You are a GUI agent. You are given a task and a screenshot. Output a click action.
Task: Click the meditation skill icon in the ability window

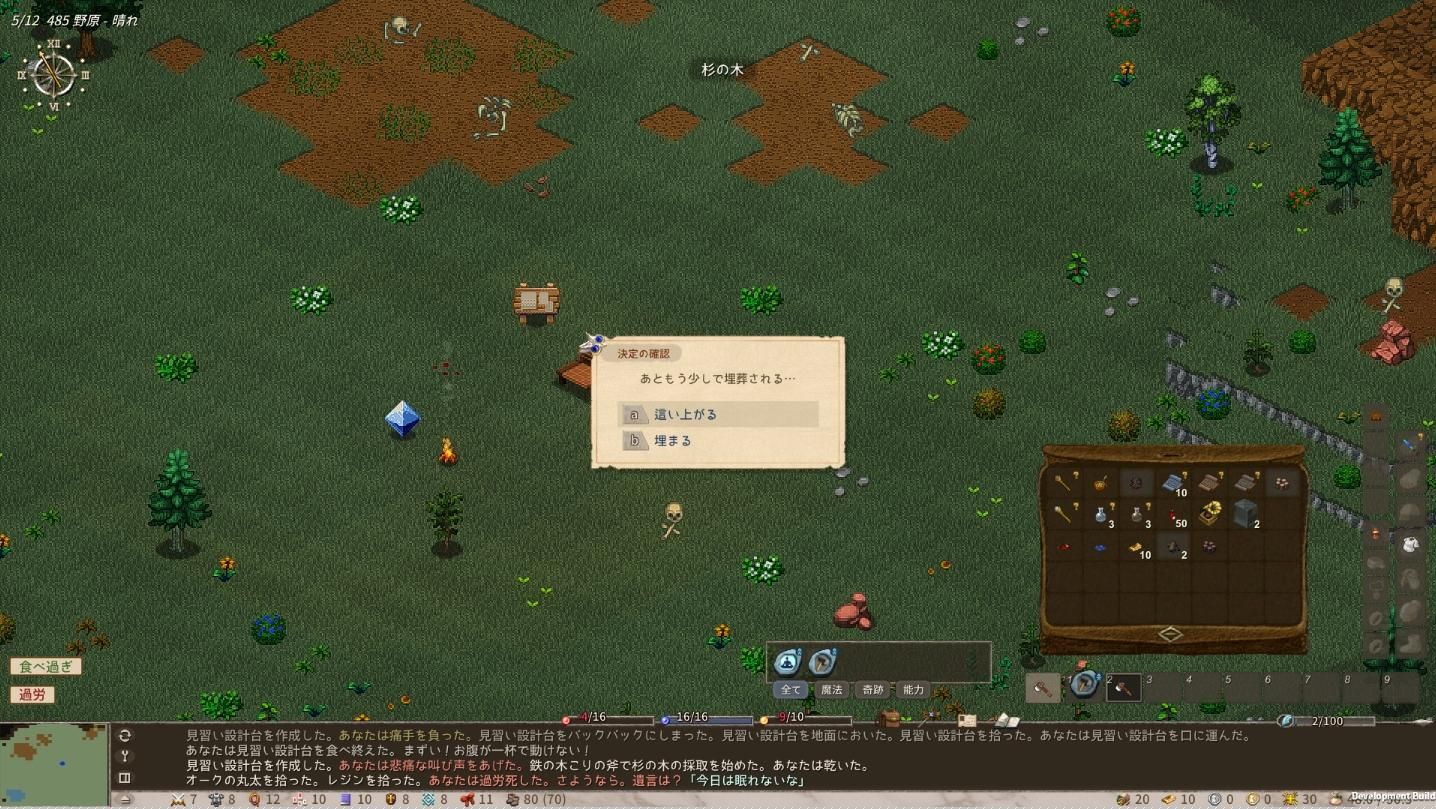tap(789, 661)
